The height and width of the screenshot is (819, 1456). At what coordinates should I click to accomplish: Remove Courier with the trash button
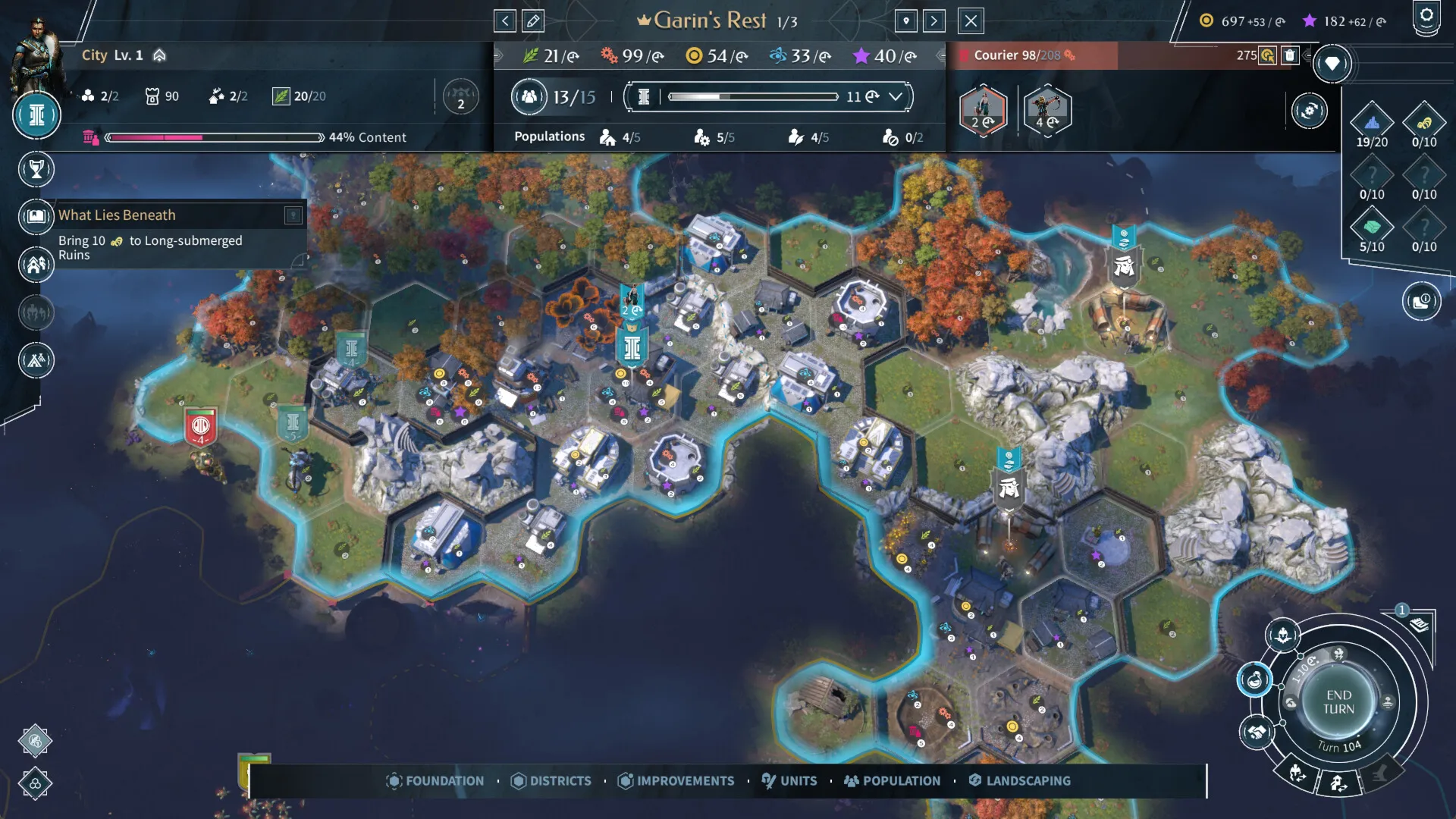point(1289,55)
